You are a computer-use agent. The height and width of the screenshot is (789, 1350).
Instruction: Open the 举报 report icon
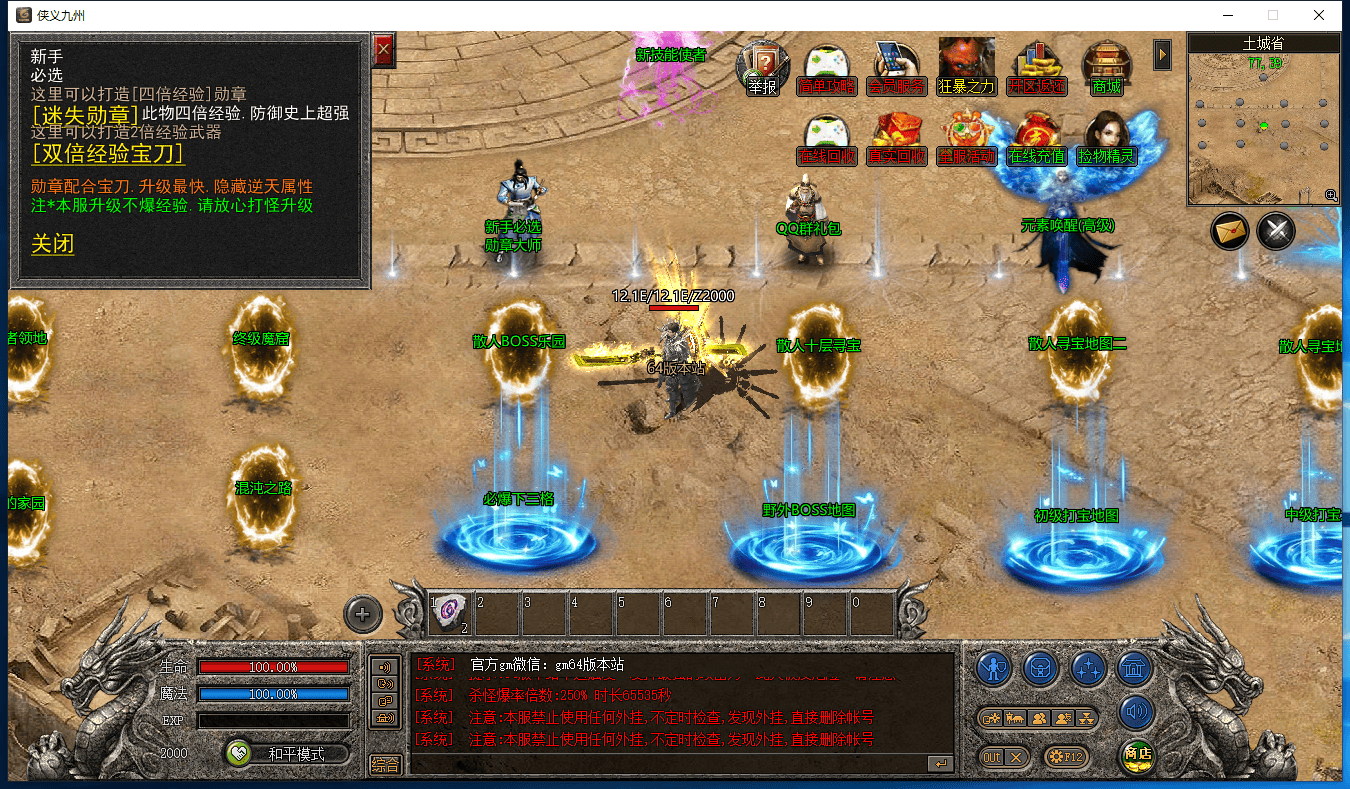[x=762, y=68]
